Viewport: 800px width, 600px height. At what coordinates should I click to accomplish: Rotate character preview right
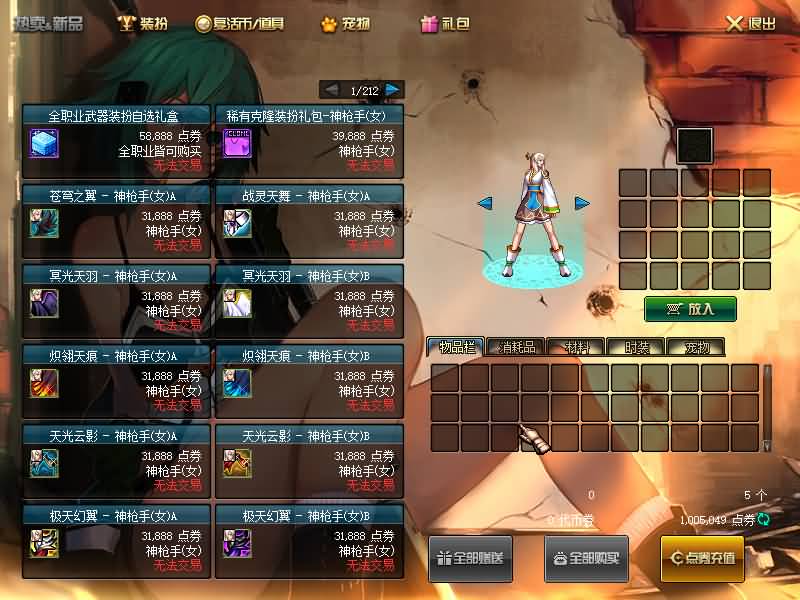tap(582, 203)
